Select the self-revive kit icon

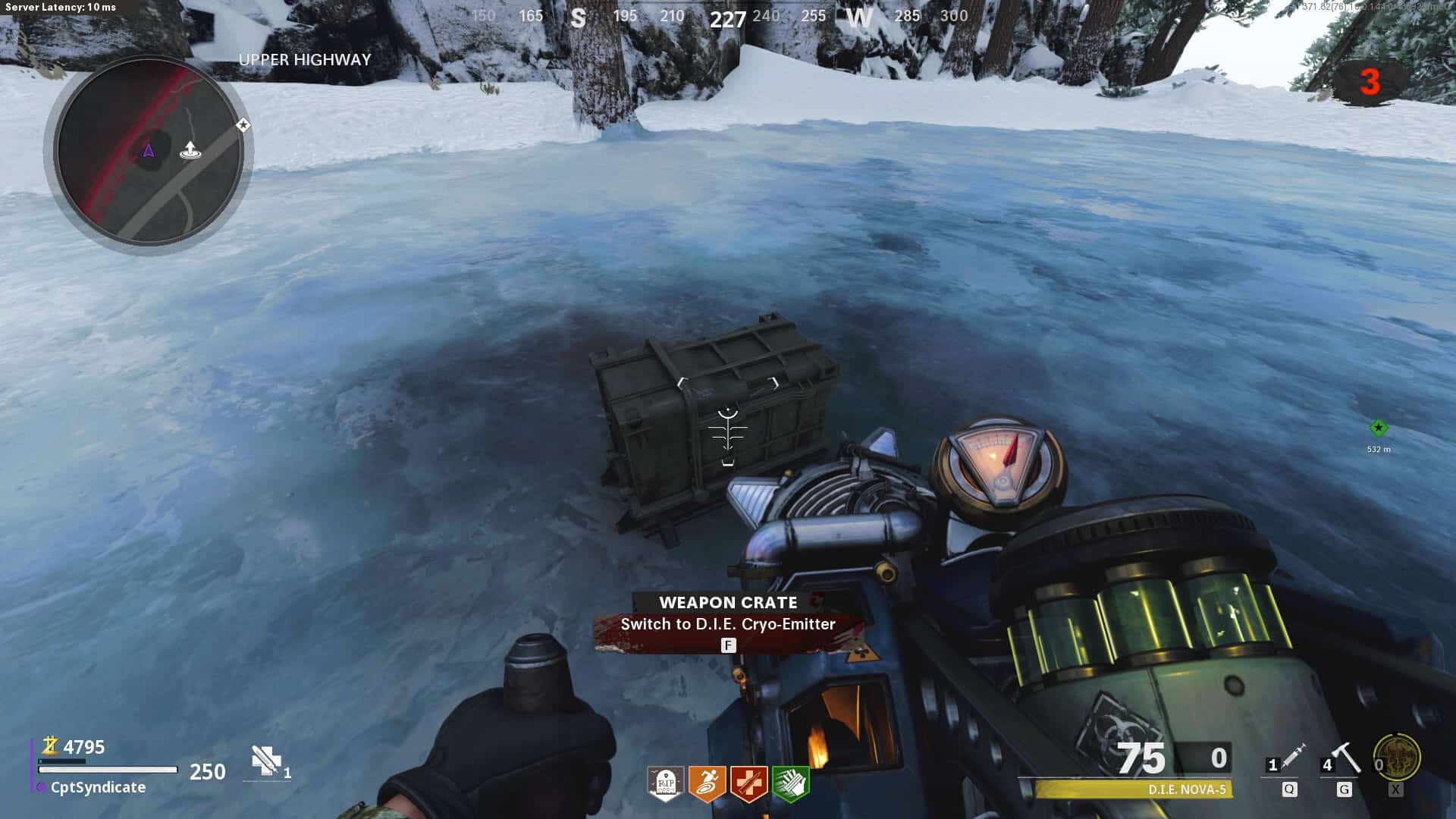[265, 761]
